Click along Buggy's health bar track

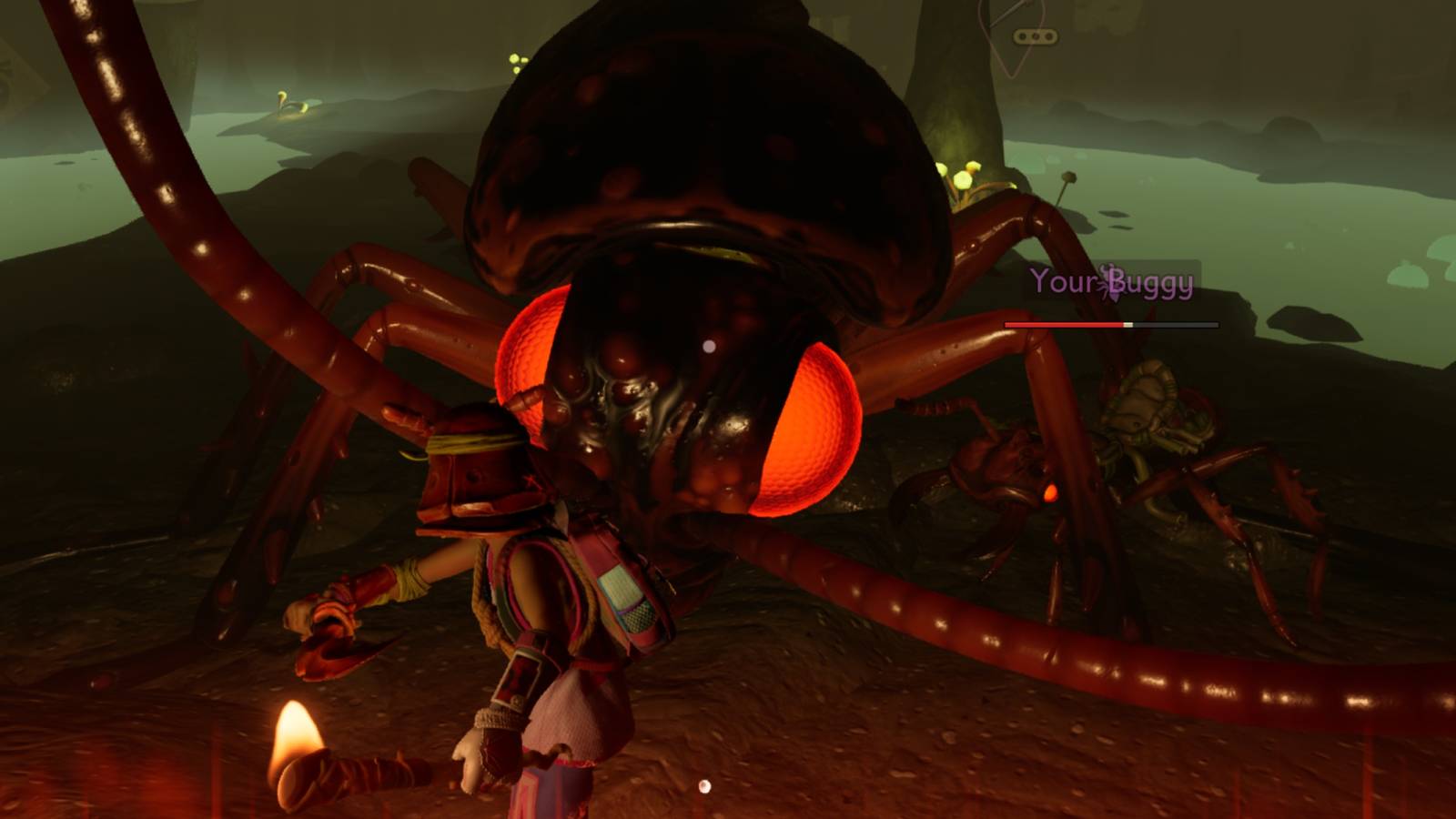tap(1110, 324)
